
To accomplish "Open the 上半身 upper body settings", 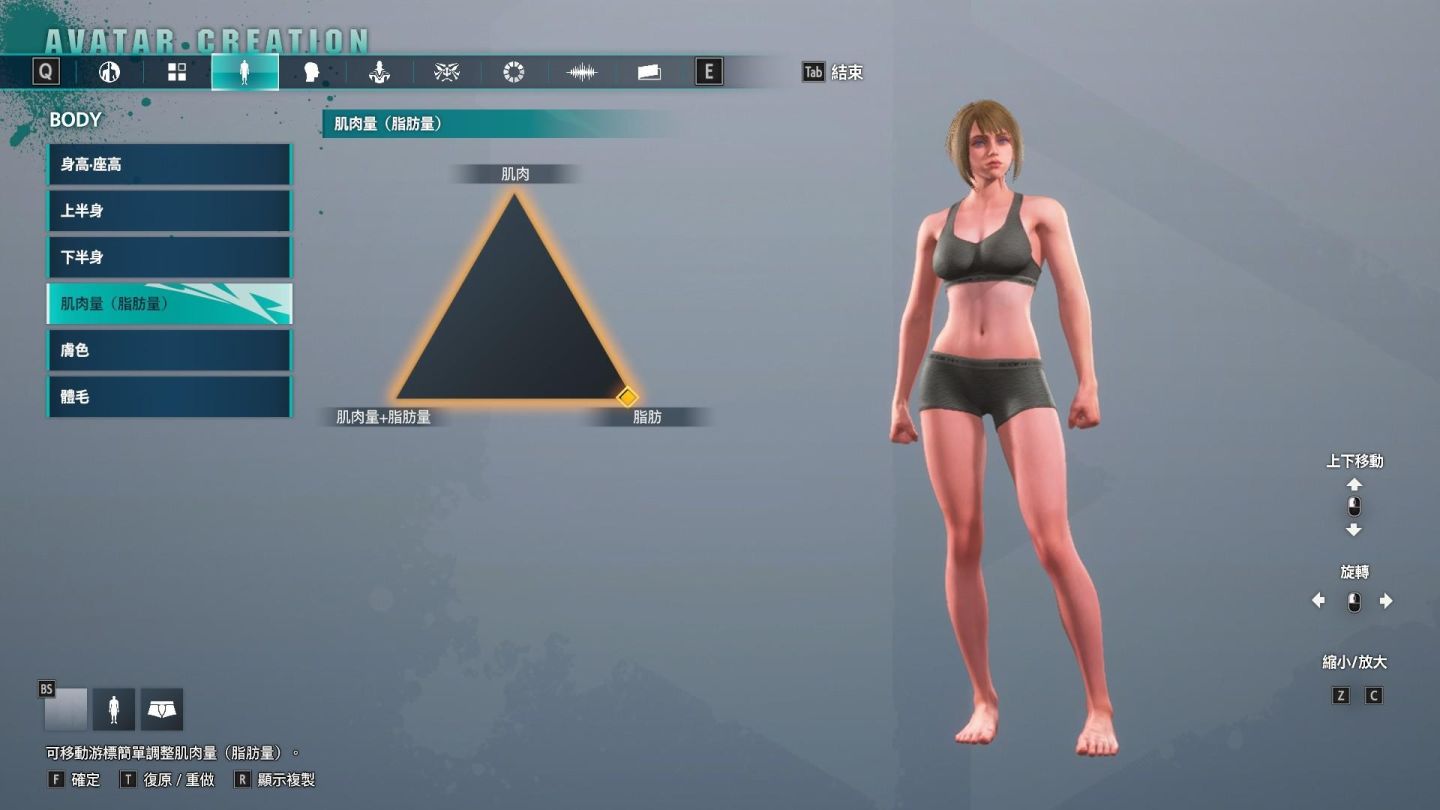I will [168, 211].
